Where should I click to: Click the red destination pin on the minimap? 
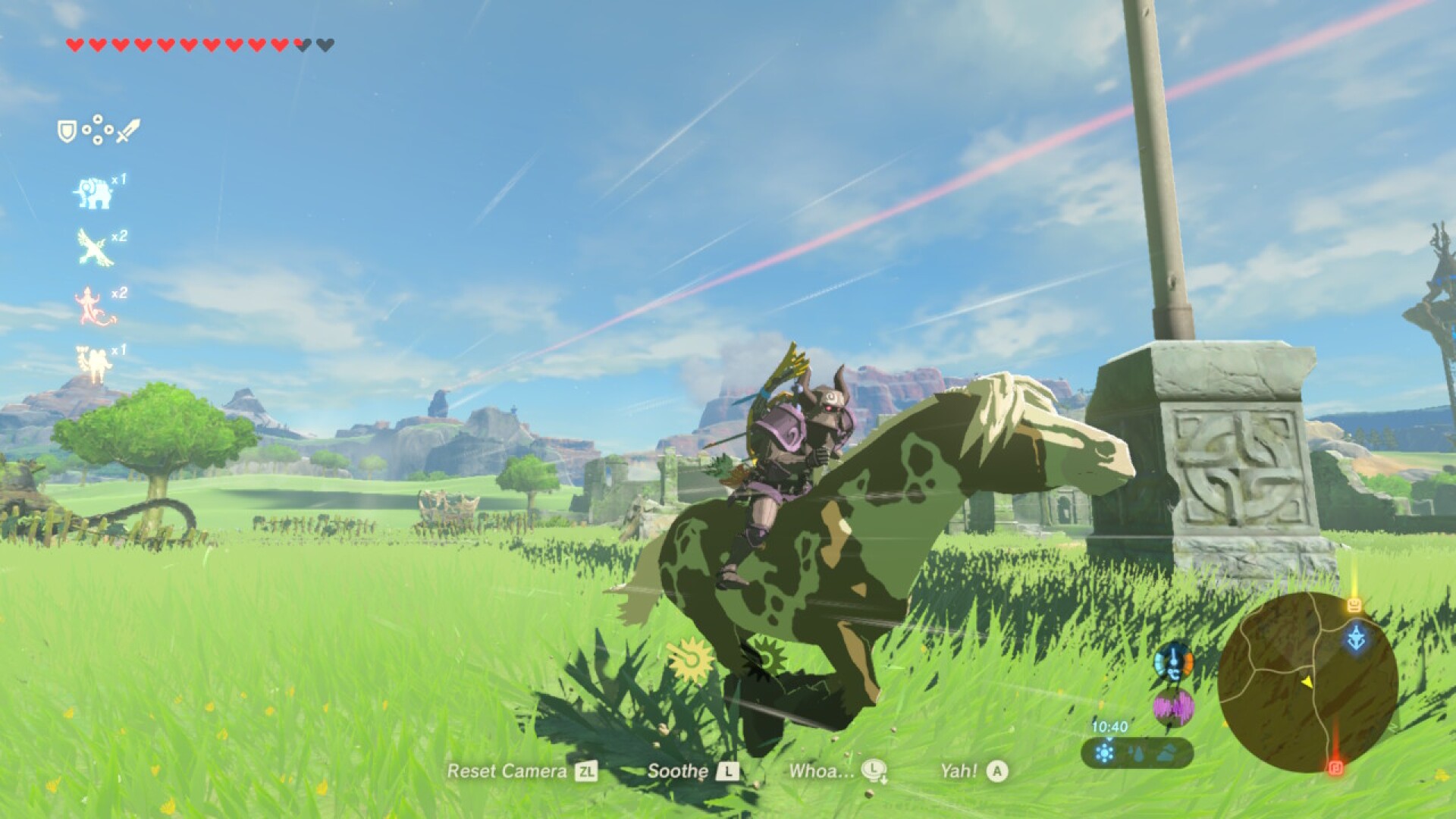tap(1336, 769)
